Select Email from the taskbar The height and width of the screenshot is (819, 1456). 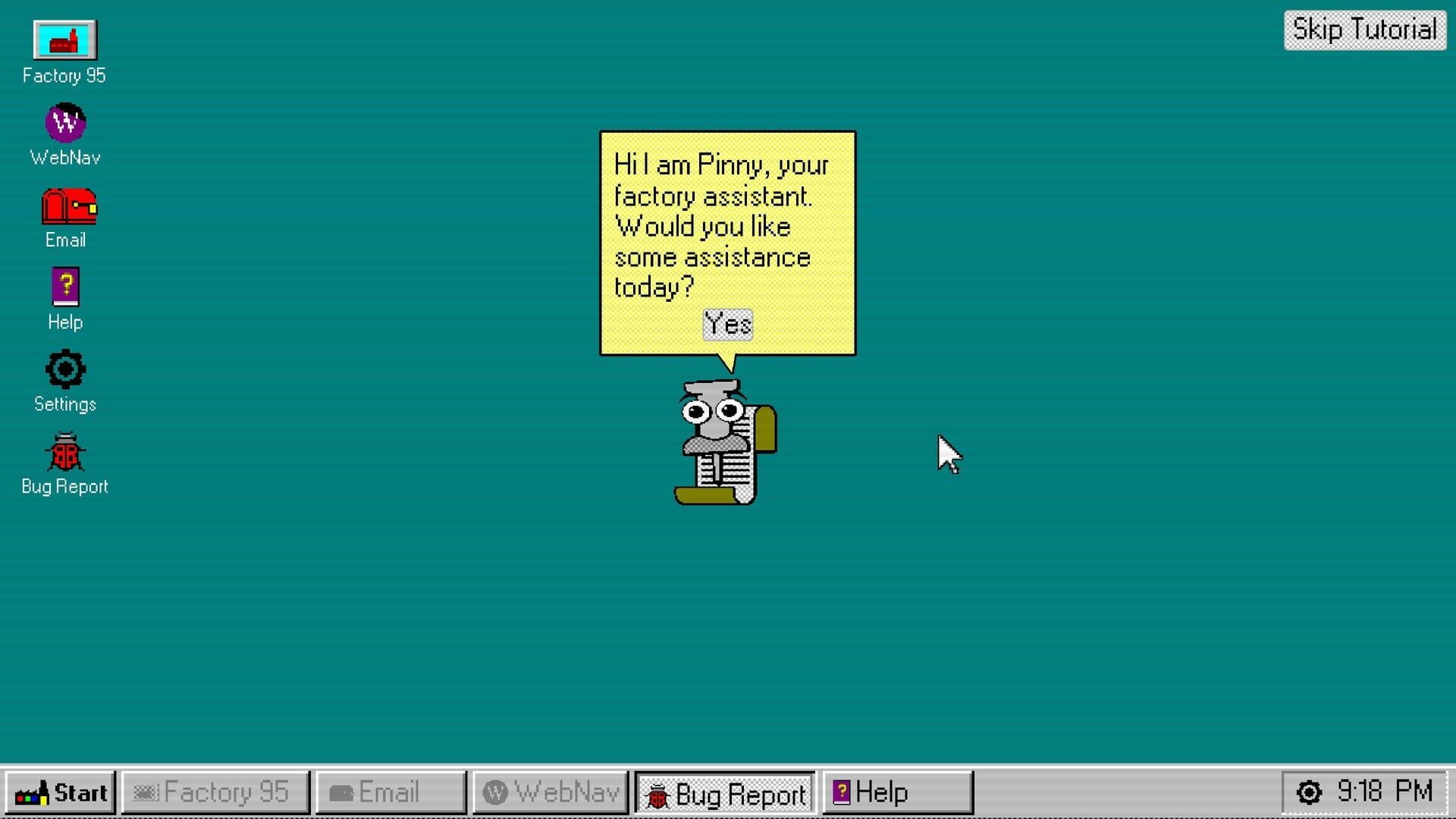[391, 792]
